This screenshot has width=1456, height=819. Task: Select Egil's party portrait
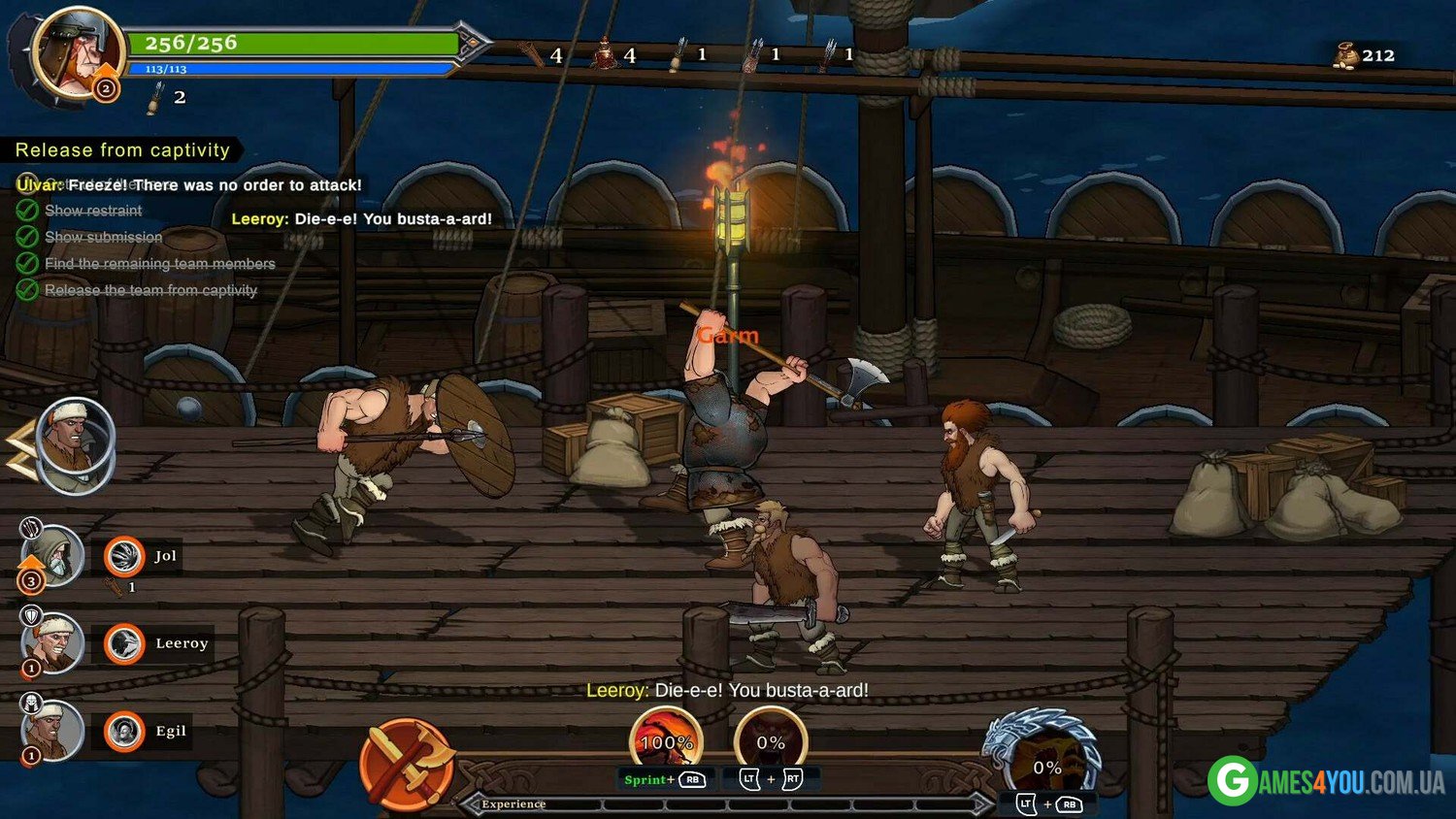51,729
